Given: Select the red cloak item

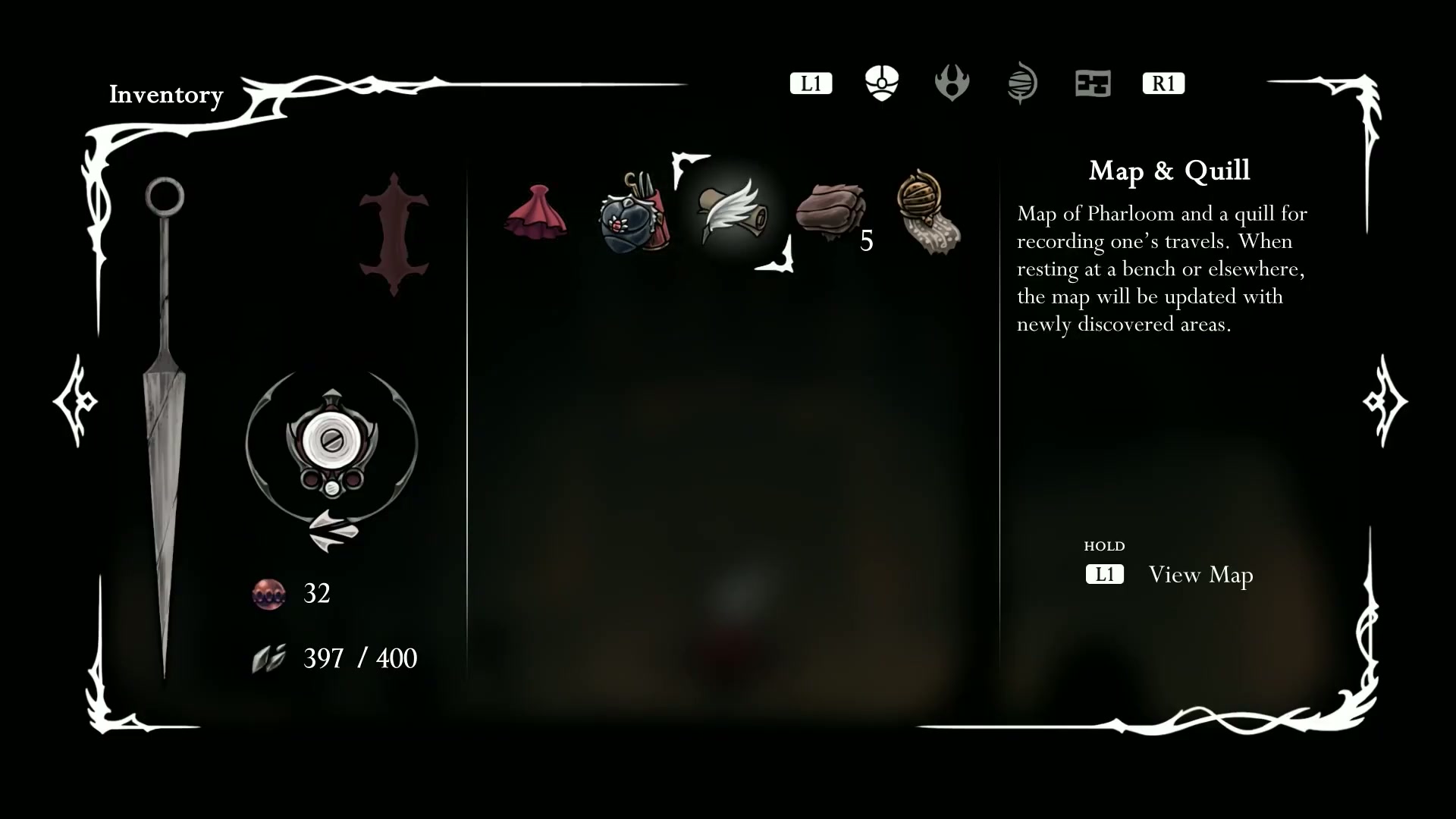Looking at the screenshot, I should point(536,212).
